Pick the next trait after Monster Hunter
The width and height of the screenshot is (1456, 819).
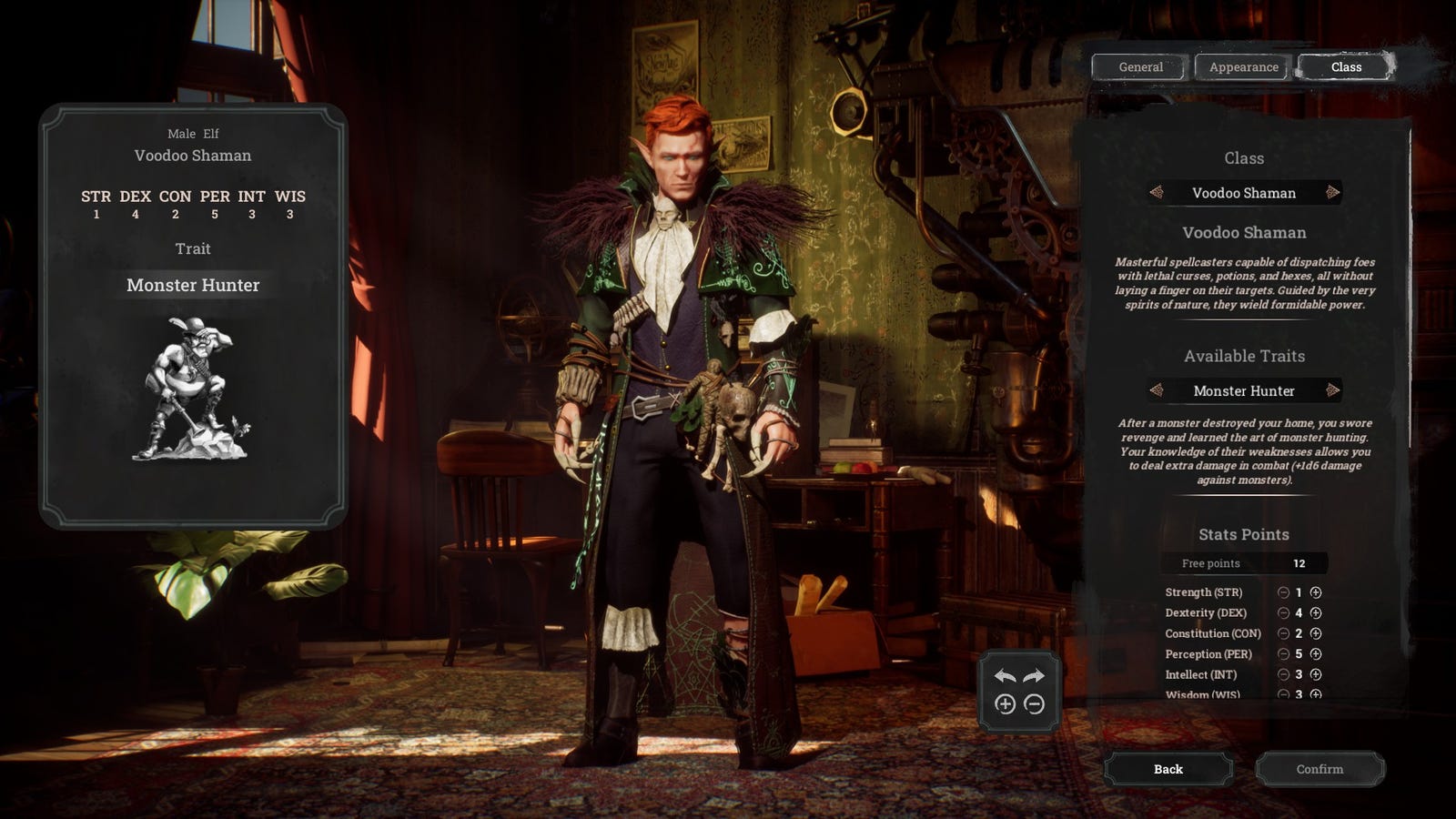(x=1332, y=390)
